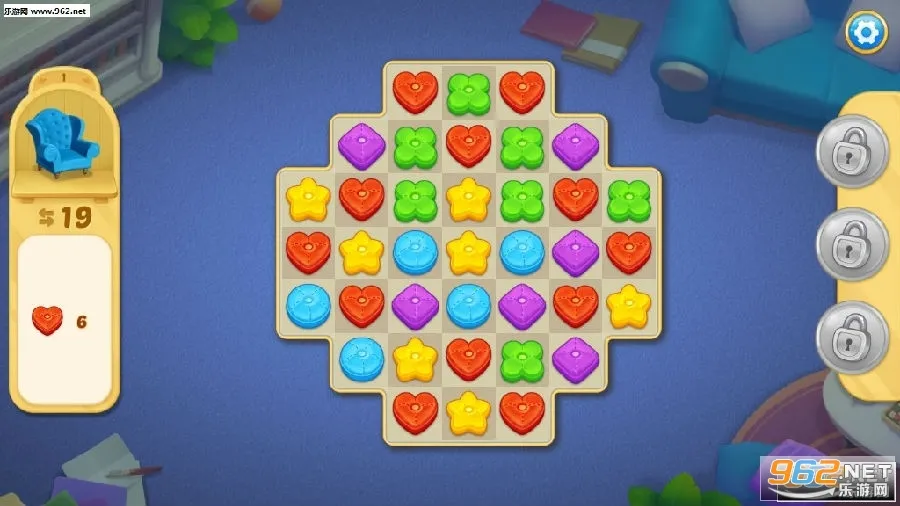
Task: Choose the green clover on the board's right edge
Action: pos(629,199)
